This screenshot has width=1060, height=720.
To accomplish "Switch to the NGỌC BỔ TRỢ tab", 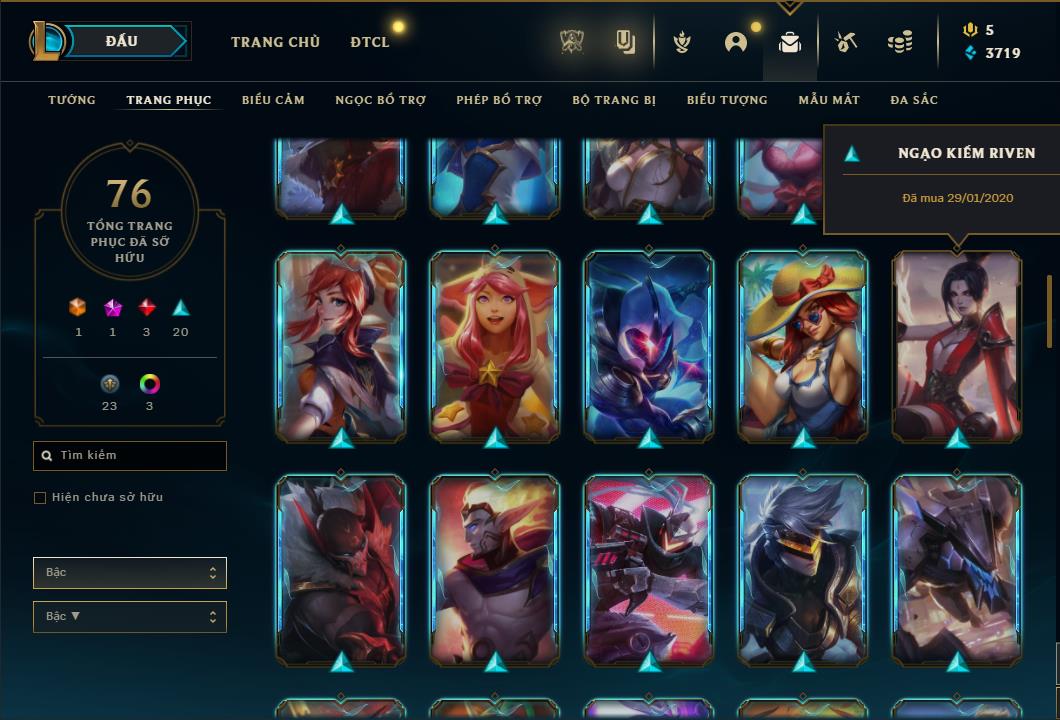I will pos(380,100).
